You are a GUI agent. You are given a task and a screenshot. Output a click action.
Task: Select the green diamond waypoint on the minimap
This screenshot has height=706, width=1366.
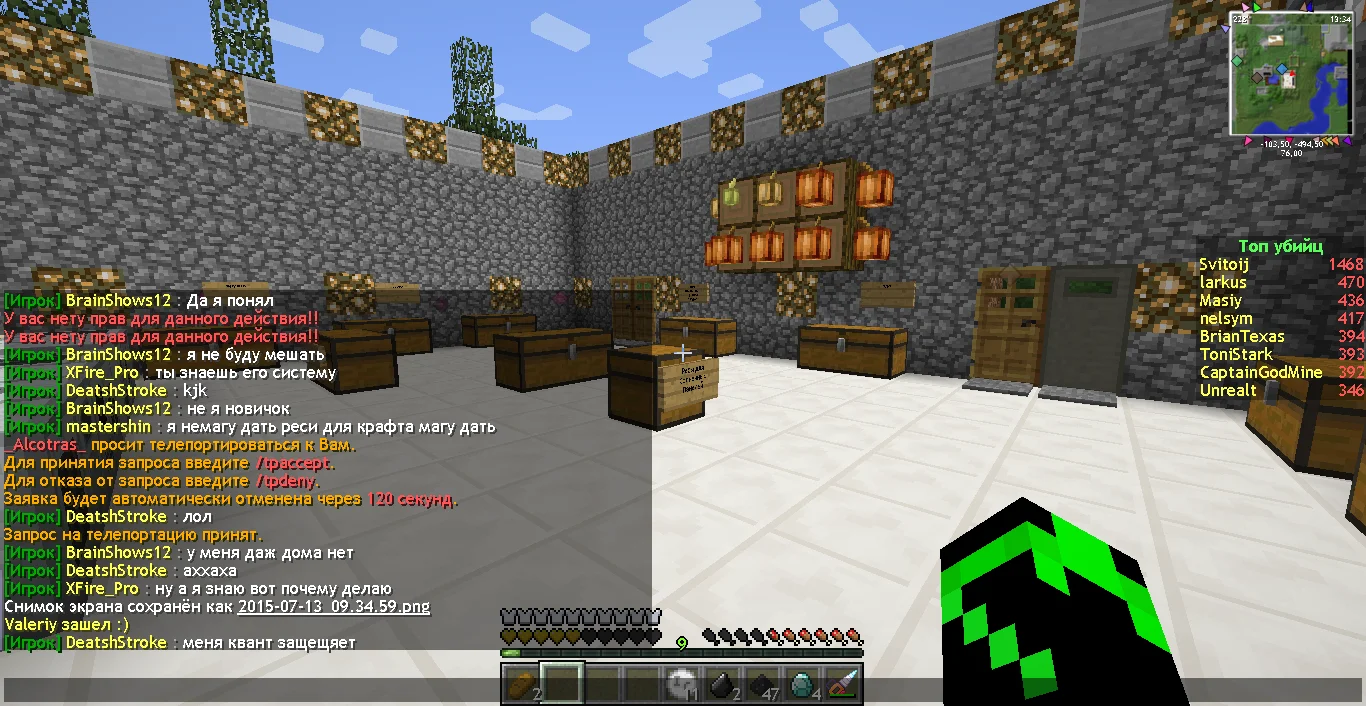click(x=1237, y=61)
